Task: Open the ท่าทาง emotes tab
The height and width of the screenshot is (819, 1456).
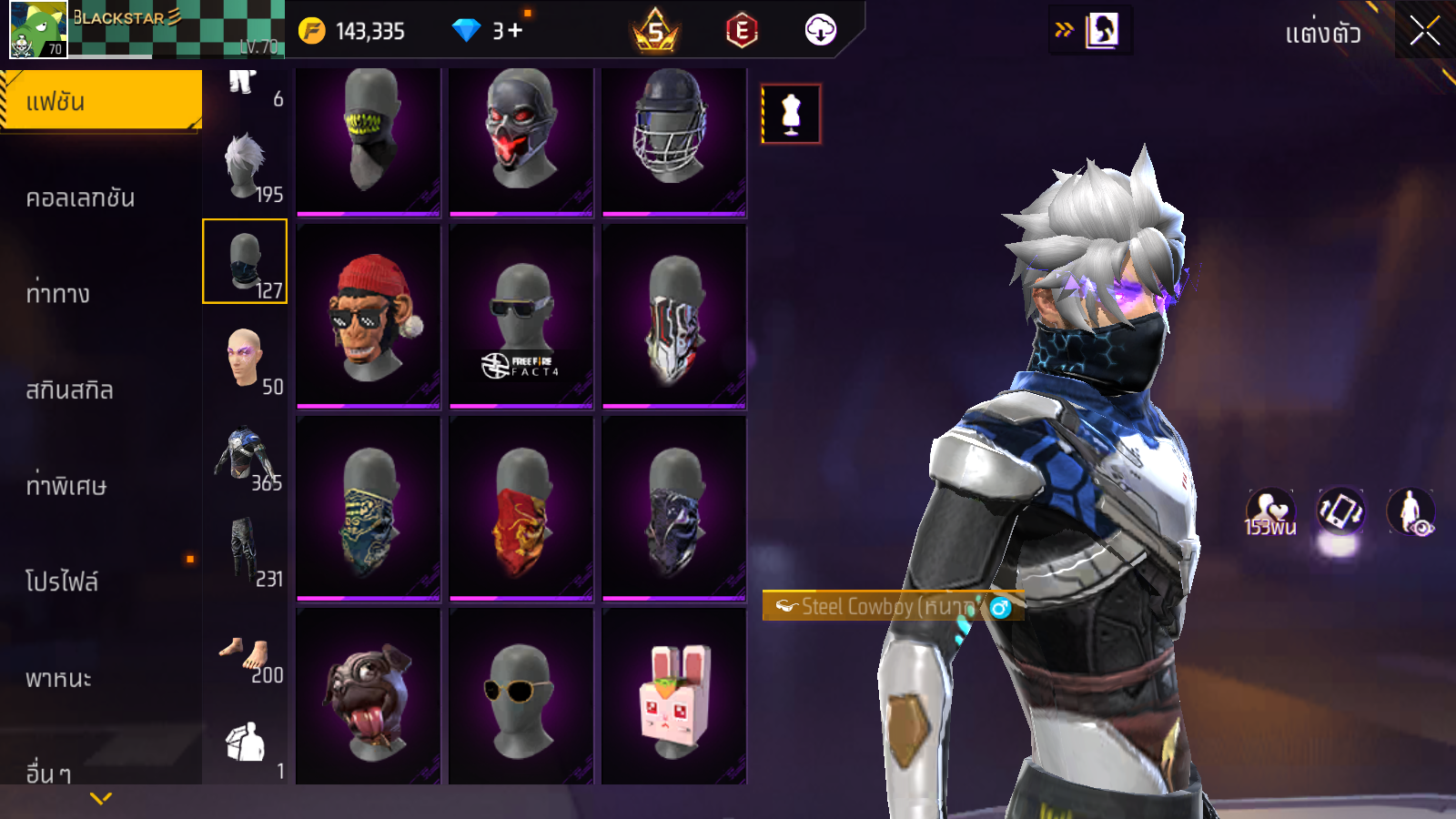Action: pyautogui.click(x=58, y=293)
